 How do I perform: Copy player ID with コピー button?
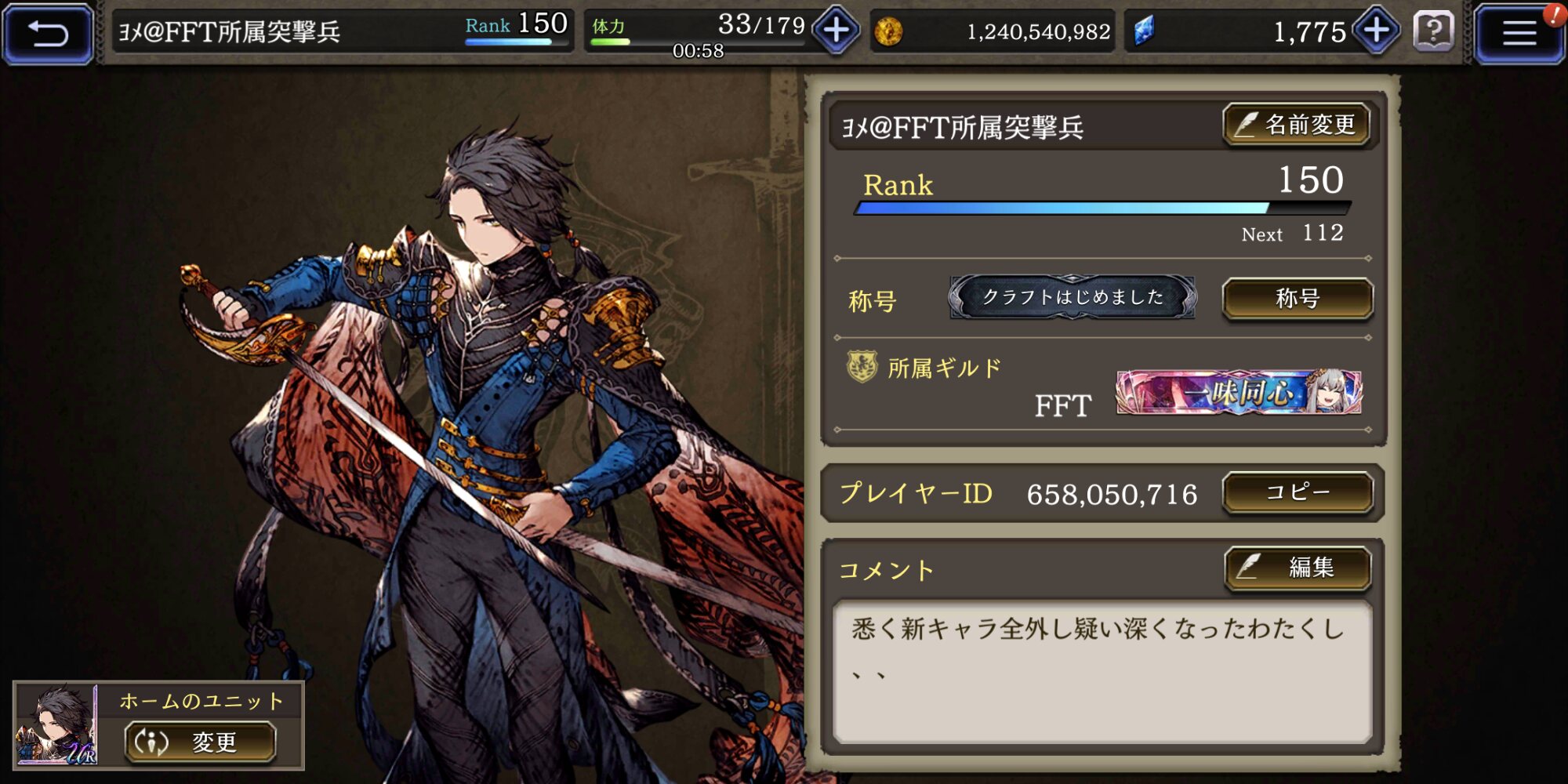click(1298, 492)
